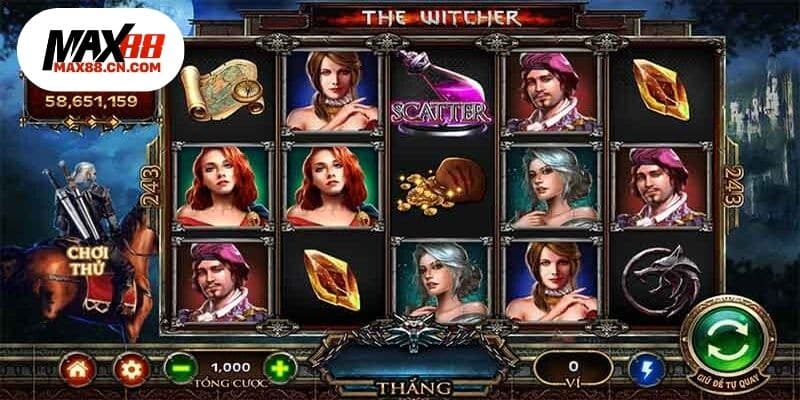
Task: Increase the total bet with plus
Action: [x=281, y=369]
